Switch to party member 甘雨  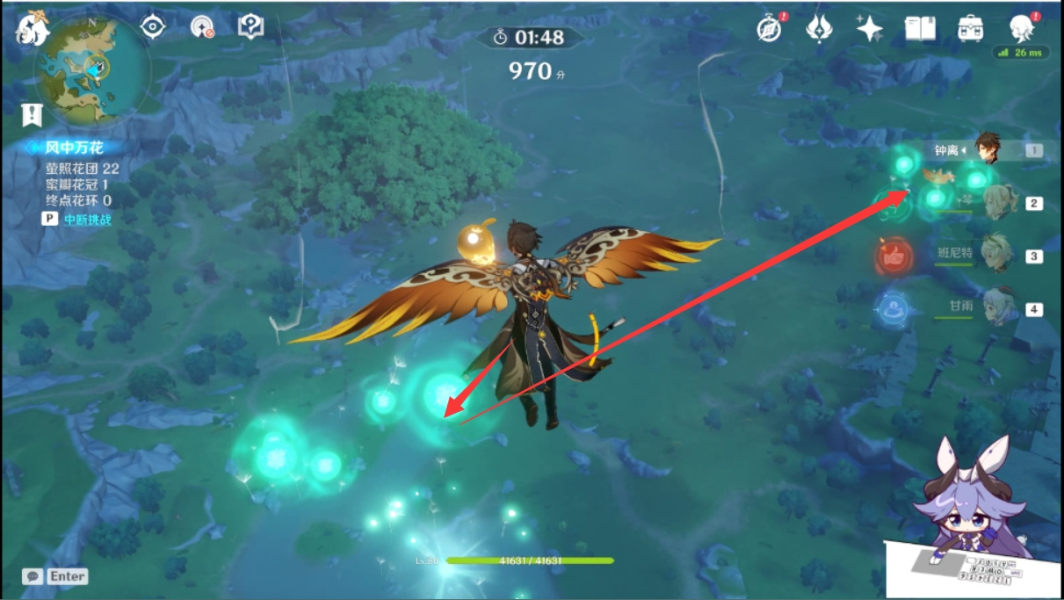coord(996,307)
